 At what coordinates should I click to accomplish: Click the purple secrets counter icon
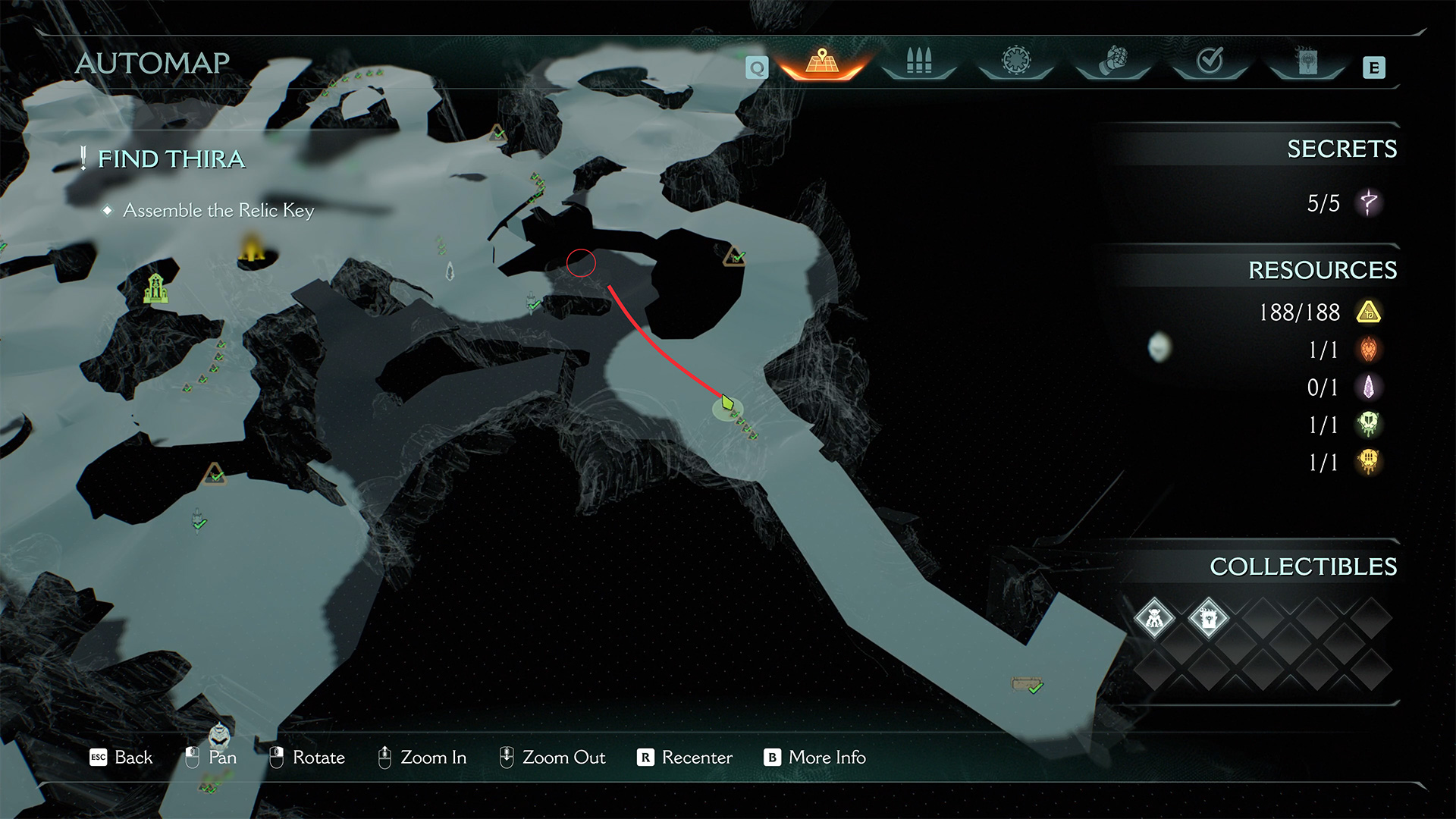[1369, 202]
